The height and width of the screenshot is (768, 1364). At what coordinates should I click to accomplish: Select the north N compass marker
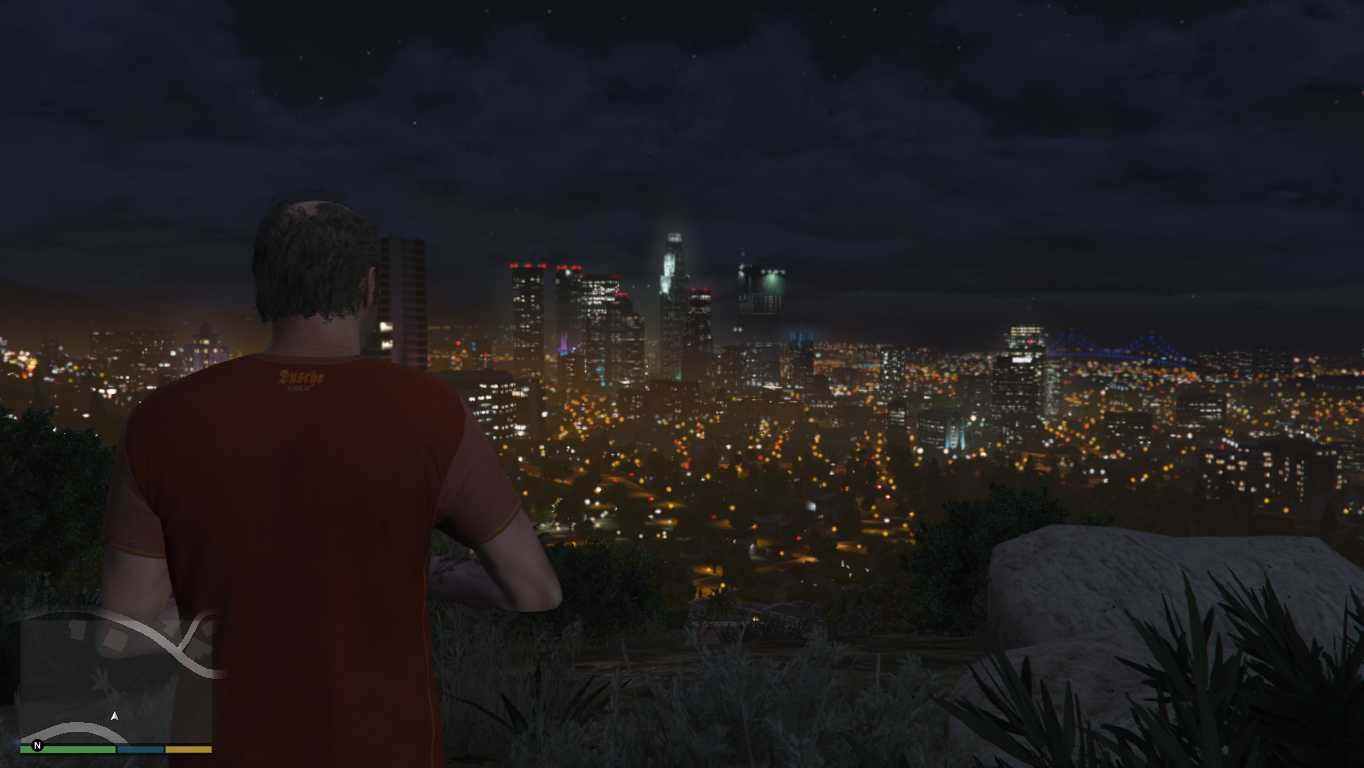coord(37,746)
